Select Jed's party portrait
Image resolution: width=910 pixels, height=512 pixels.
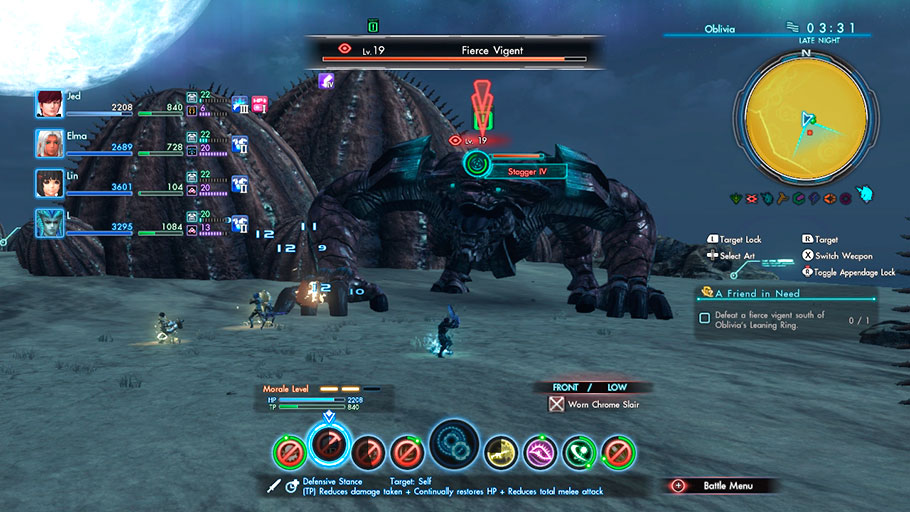[x=50, y=104]
